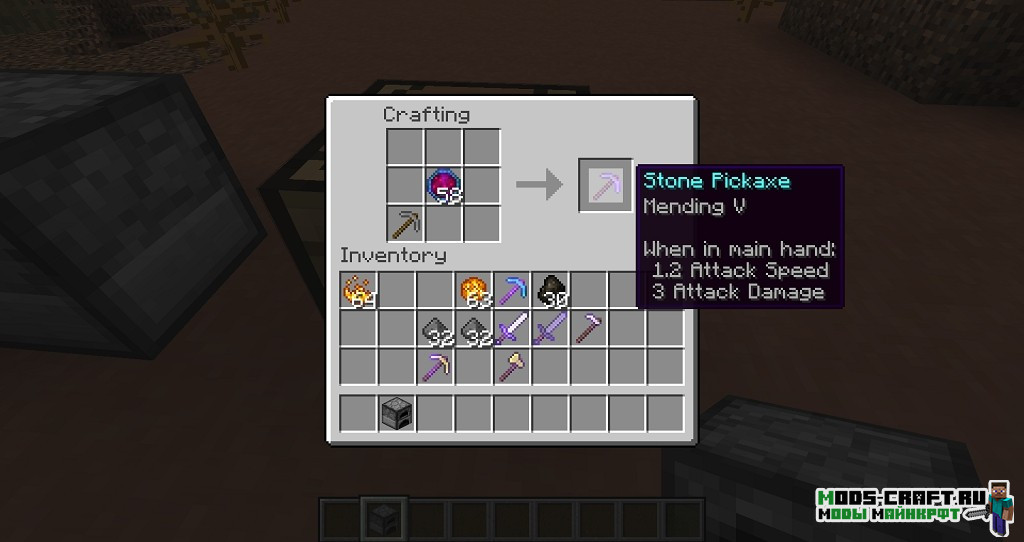Pick up the enchanted golden pickaxe
This screenshot has width=1024, height=542.
pos(435,367)
